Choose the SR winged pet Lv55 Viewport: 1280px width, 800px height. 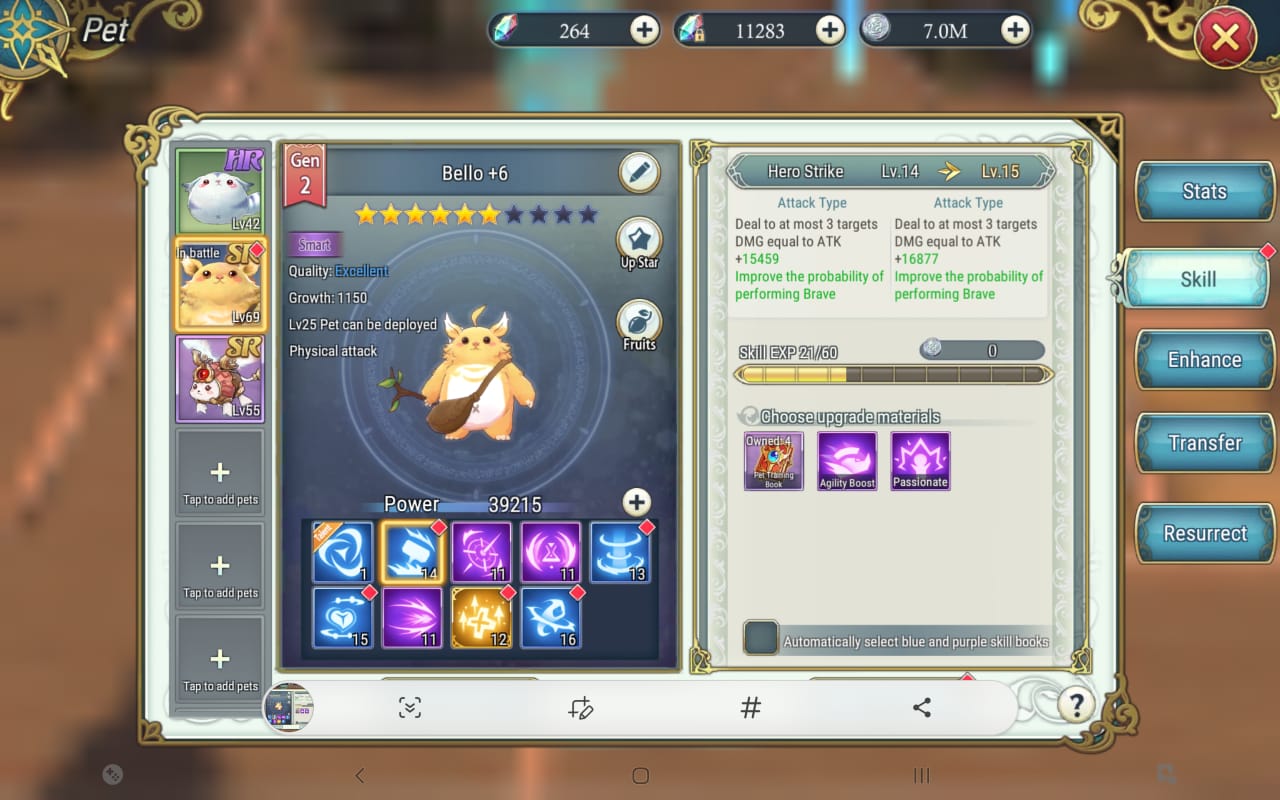pyautogui.click(x=220, y=378)
